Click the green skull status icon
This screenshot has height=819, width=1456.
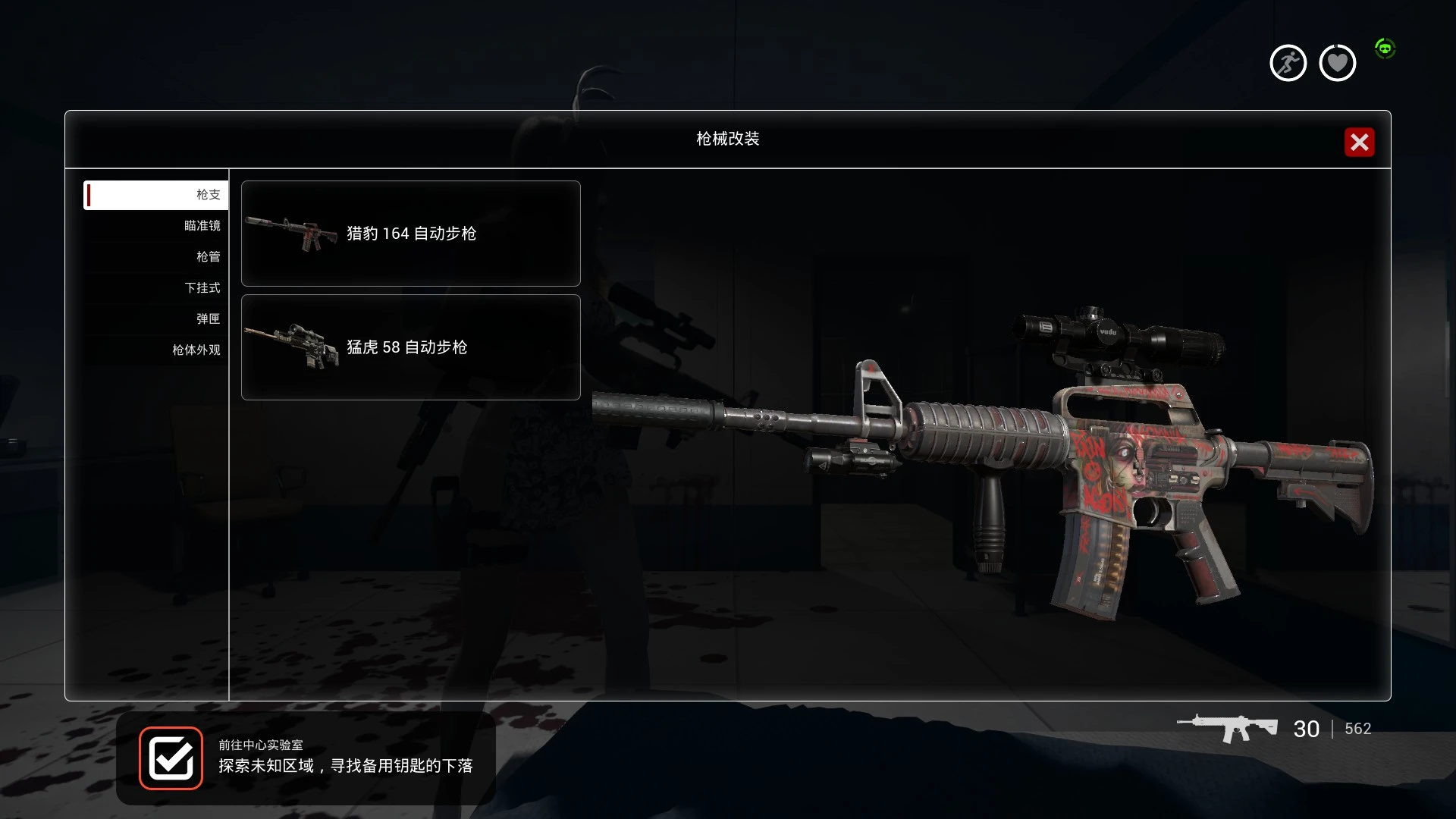[1385, 49]
